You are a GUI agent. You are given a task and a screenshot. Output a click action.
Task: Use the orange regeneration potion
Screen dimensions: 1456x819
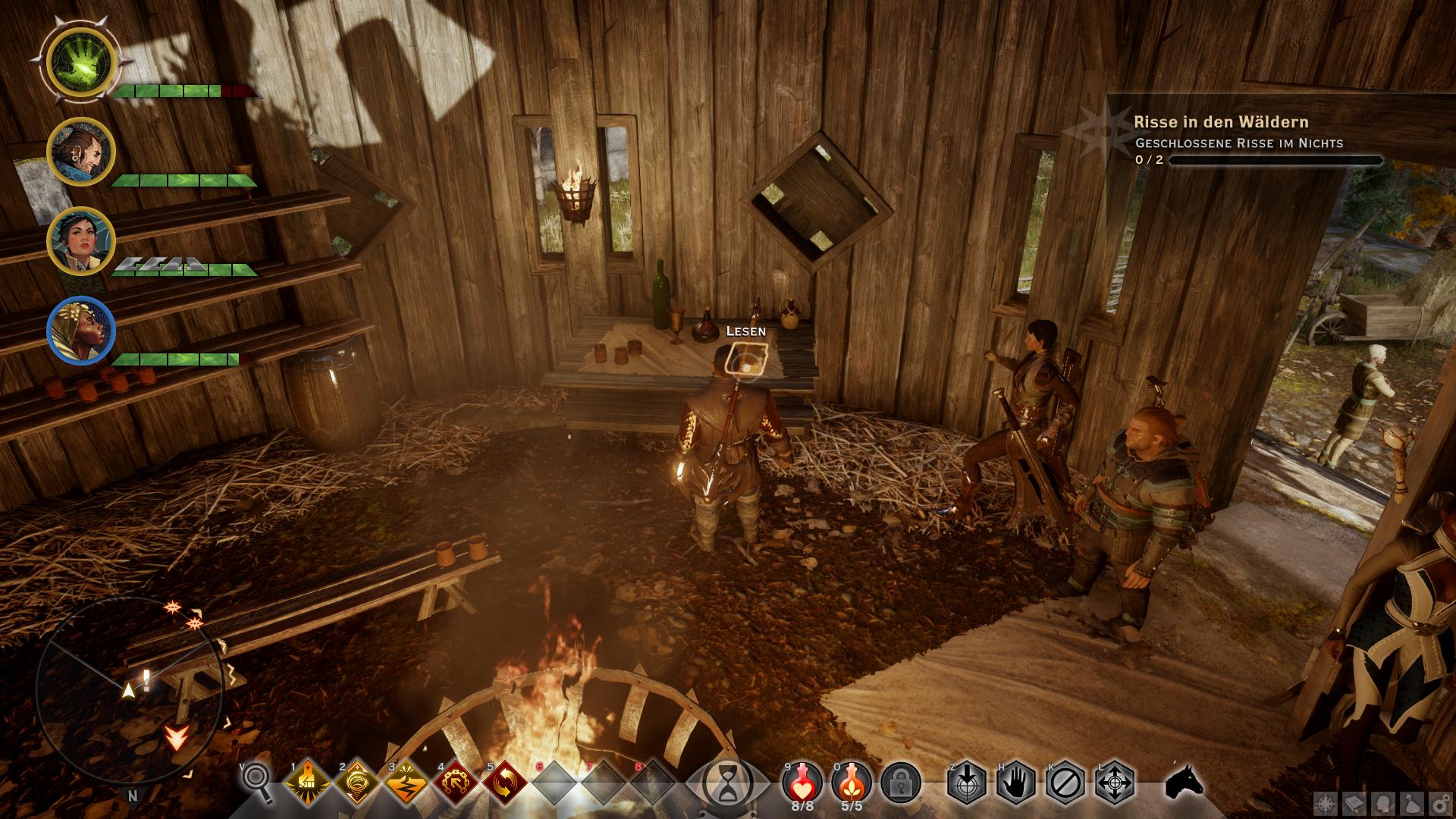point(852,781)
